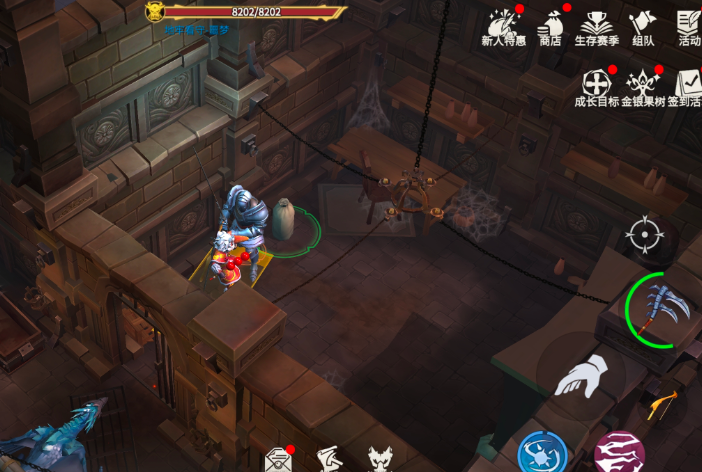Image resolution: width=702 pixels, height=472 pixels.
Task: Activate the blue whirlwind skill
Action: [x=543, y=453]
